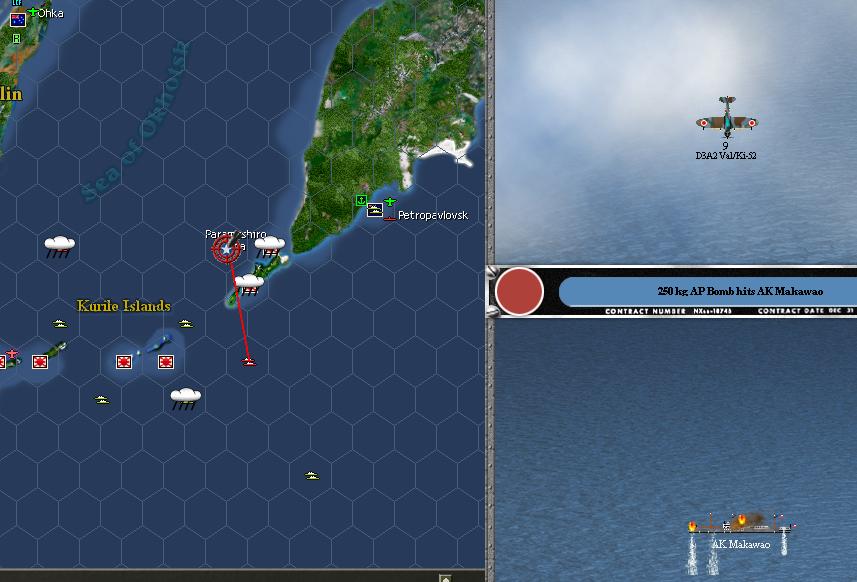Screen dimensions: 857x582
Task: Select the Paramushiro base under the red target
Action: tap(228, 247)
